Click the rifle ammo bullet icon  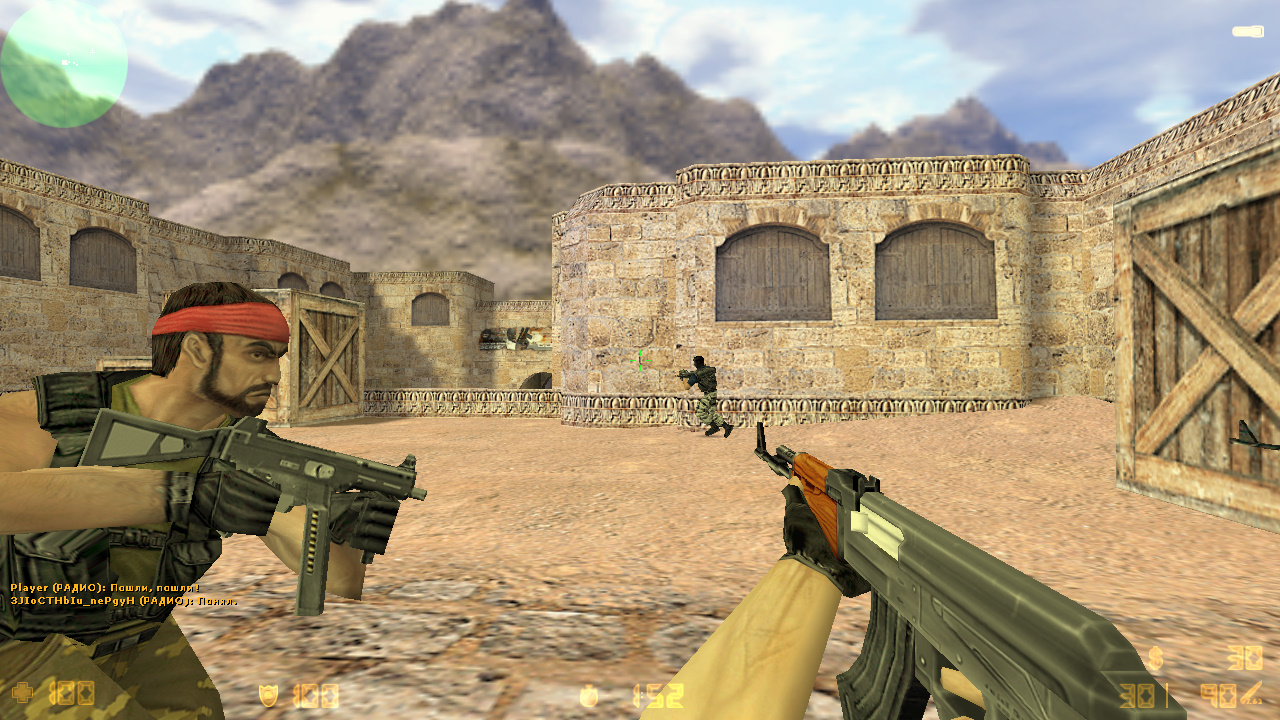click(x=1251, y=692)
